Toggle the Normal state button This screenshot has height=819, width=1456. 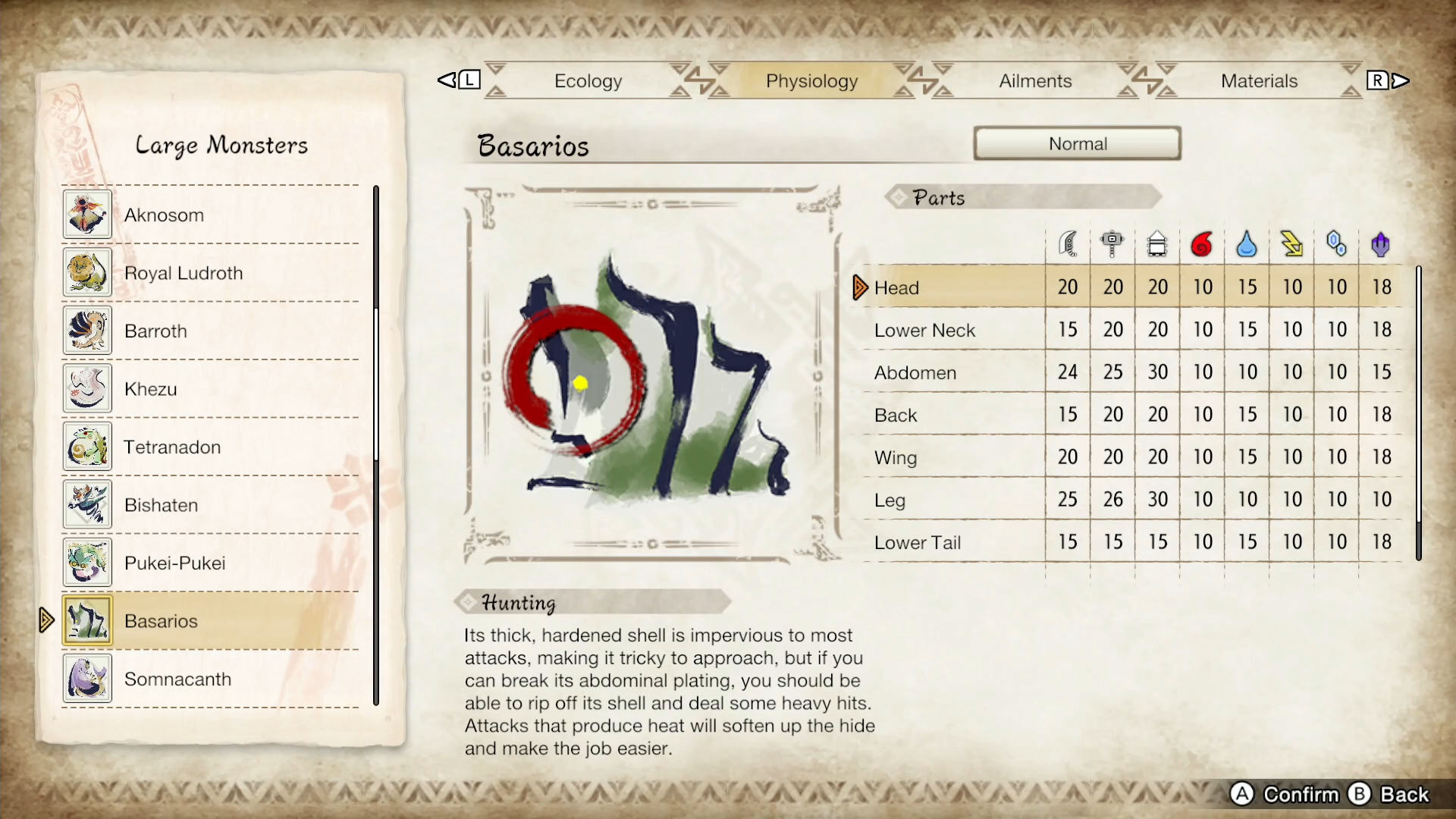[1077, 144]
